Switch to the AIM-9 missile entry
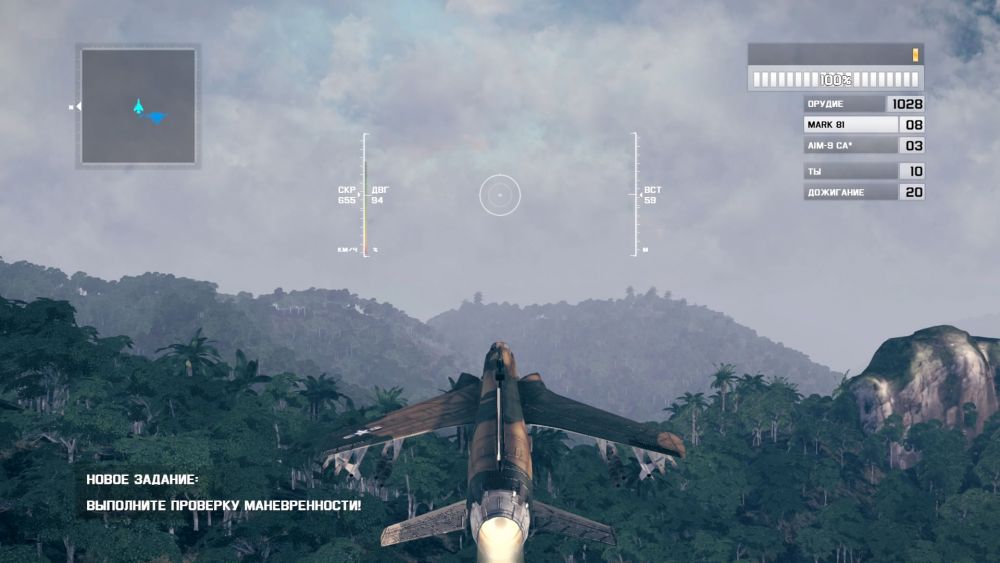1000x563 pixels. pos(850,146)
